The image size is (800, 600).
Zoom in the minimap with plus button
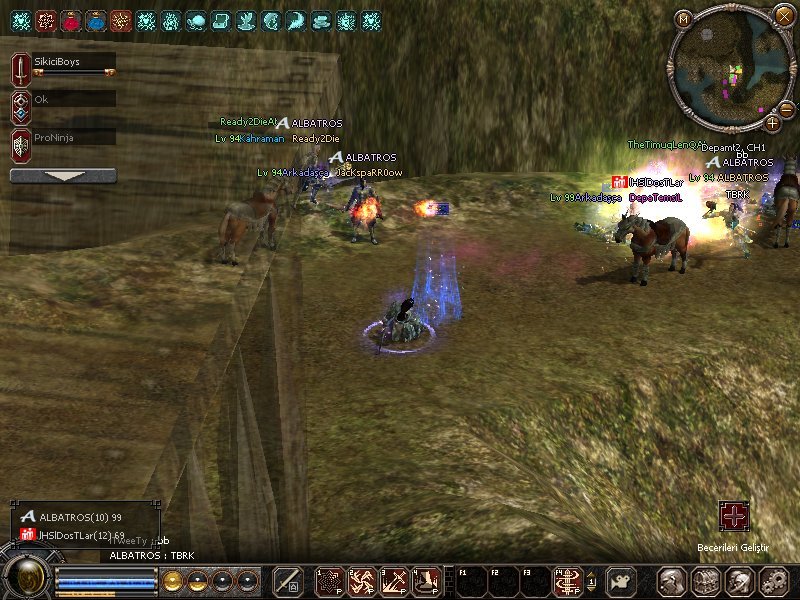point(773,123)
